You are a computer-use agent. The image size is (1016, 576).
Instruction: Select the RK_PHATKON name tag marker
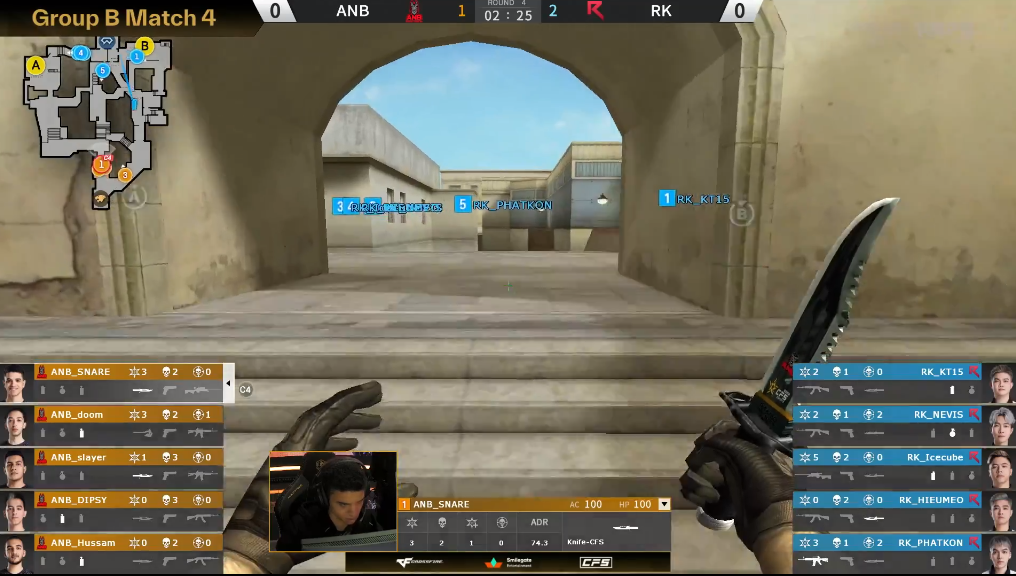click(503, 205)
